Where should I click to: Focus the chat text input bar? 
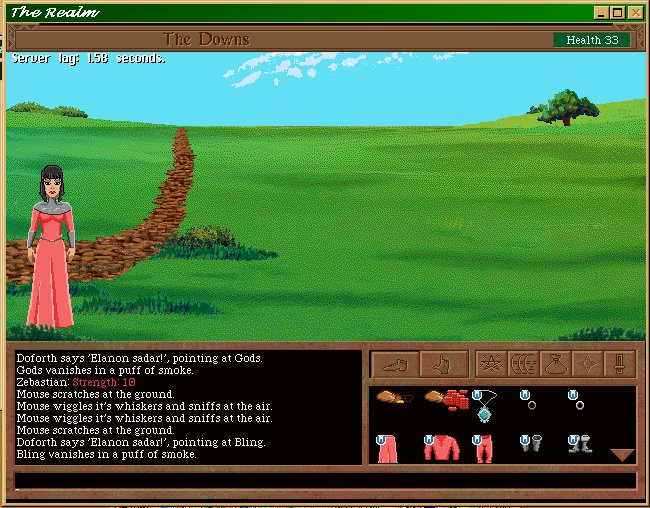[x=324, y=481]
